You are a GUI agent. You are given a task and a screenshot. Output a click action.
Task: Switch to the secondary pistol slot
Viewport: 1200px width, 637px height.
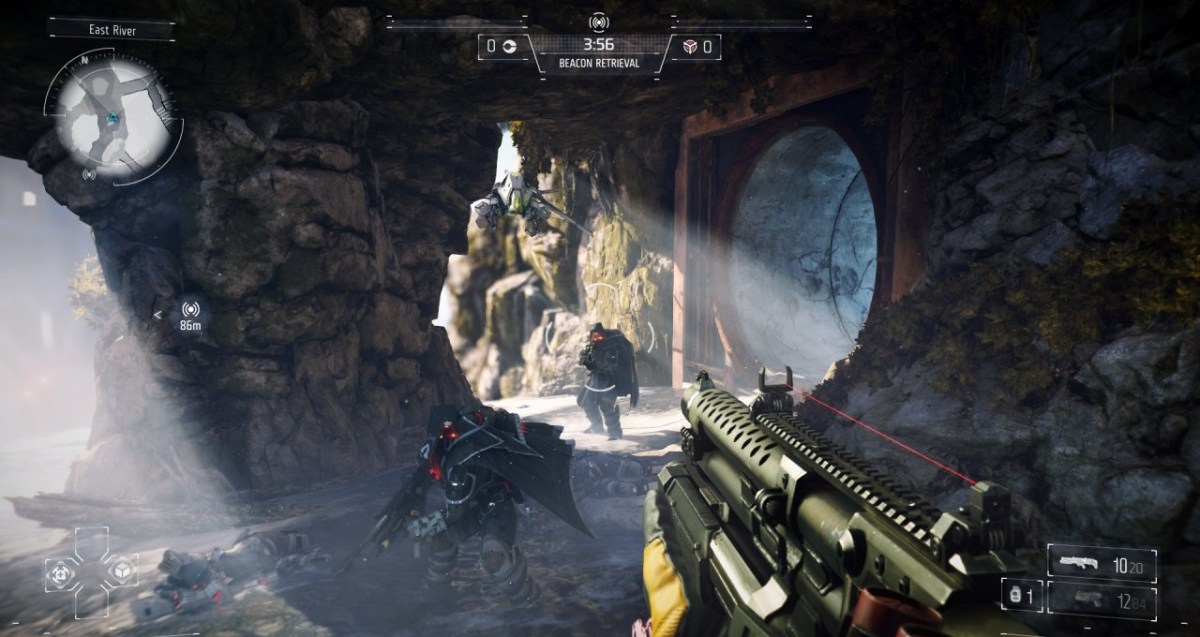pyautogui.click(x=1102, y=600)
